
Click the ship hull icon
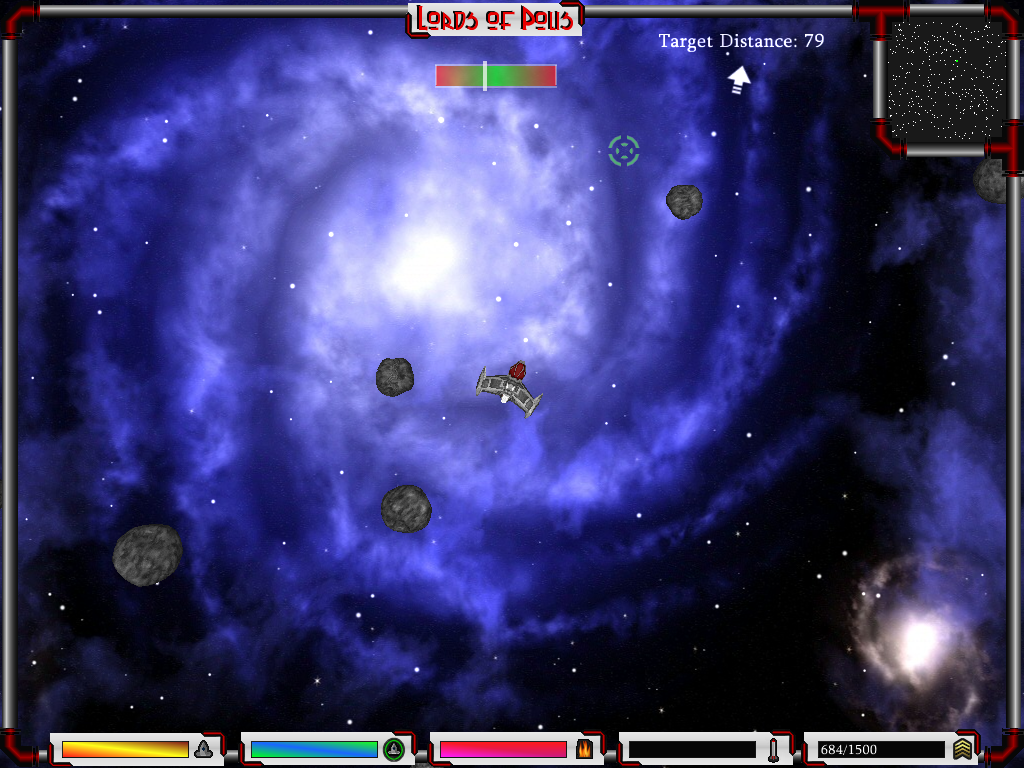[x=204, y=749]
